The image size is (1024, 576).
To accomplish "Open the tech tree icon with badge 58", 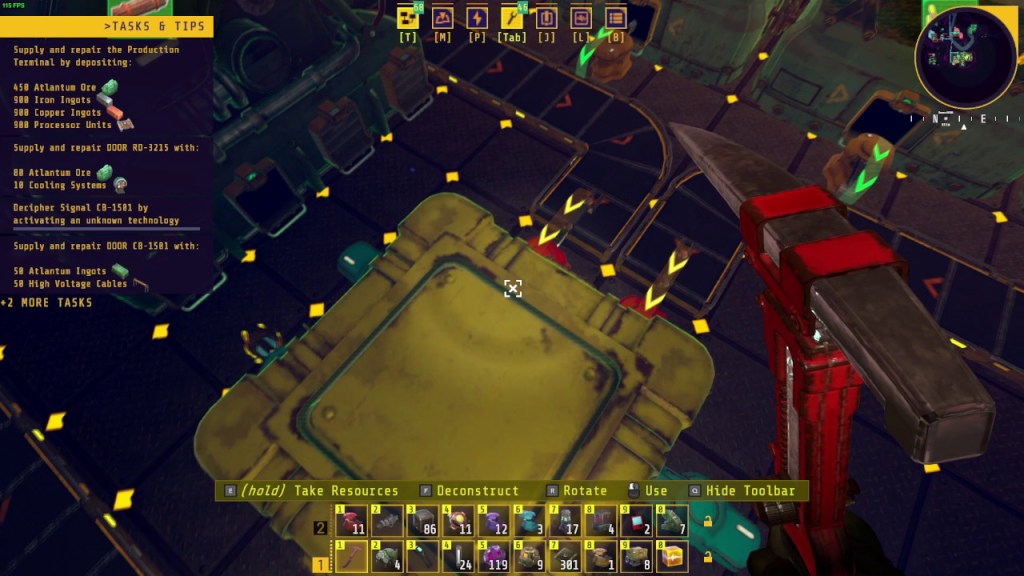I will [x=407, y=18].
